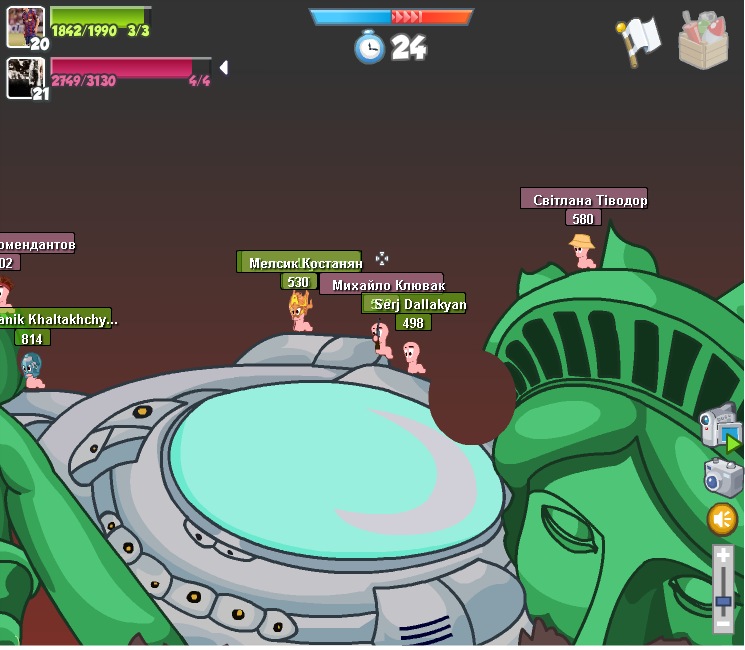Take a screenshot with the camera icon
The image size is (745, 650).
[723, 477]
